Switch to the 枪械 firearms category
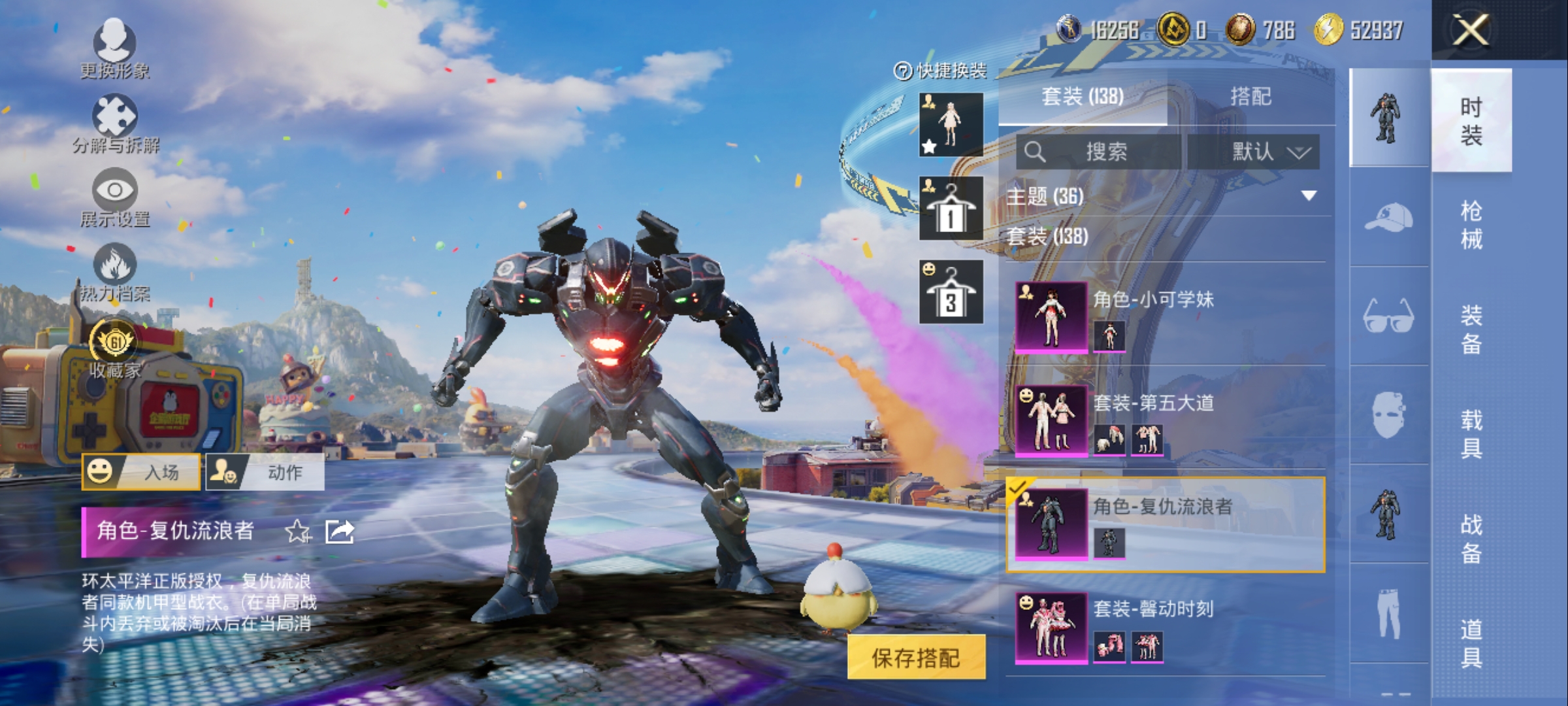Screen dimensions: 1568x706 pyautogui.click(x=1471, y=225)
